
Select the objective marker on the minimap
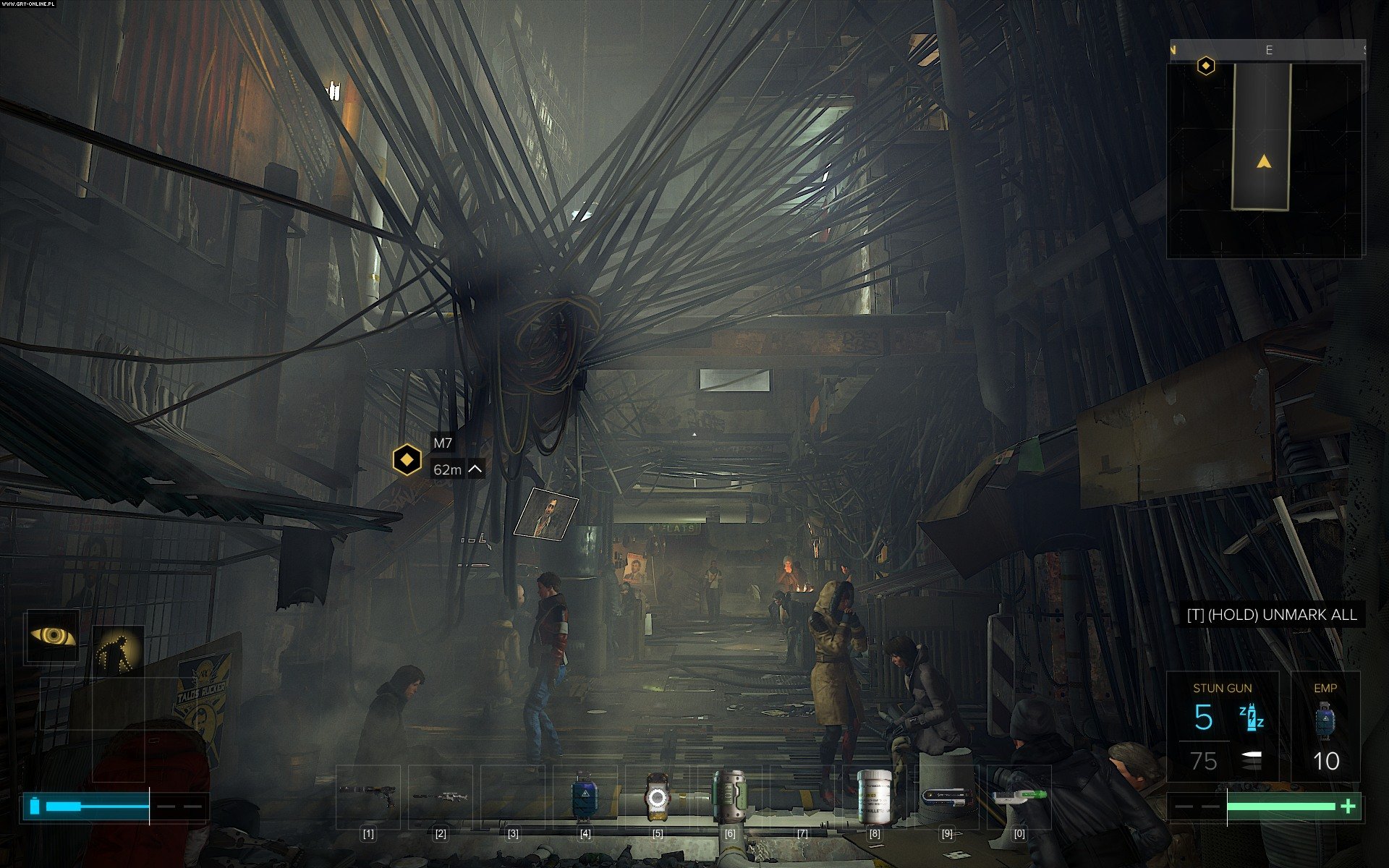(x=1206, y=67)
